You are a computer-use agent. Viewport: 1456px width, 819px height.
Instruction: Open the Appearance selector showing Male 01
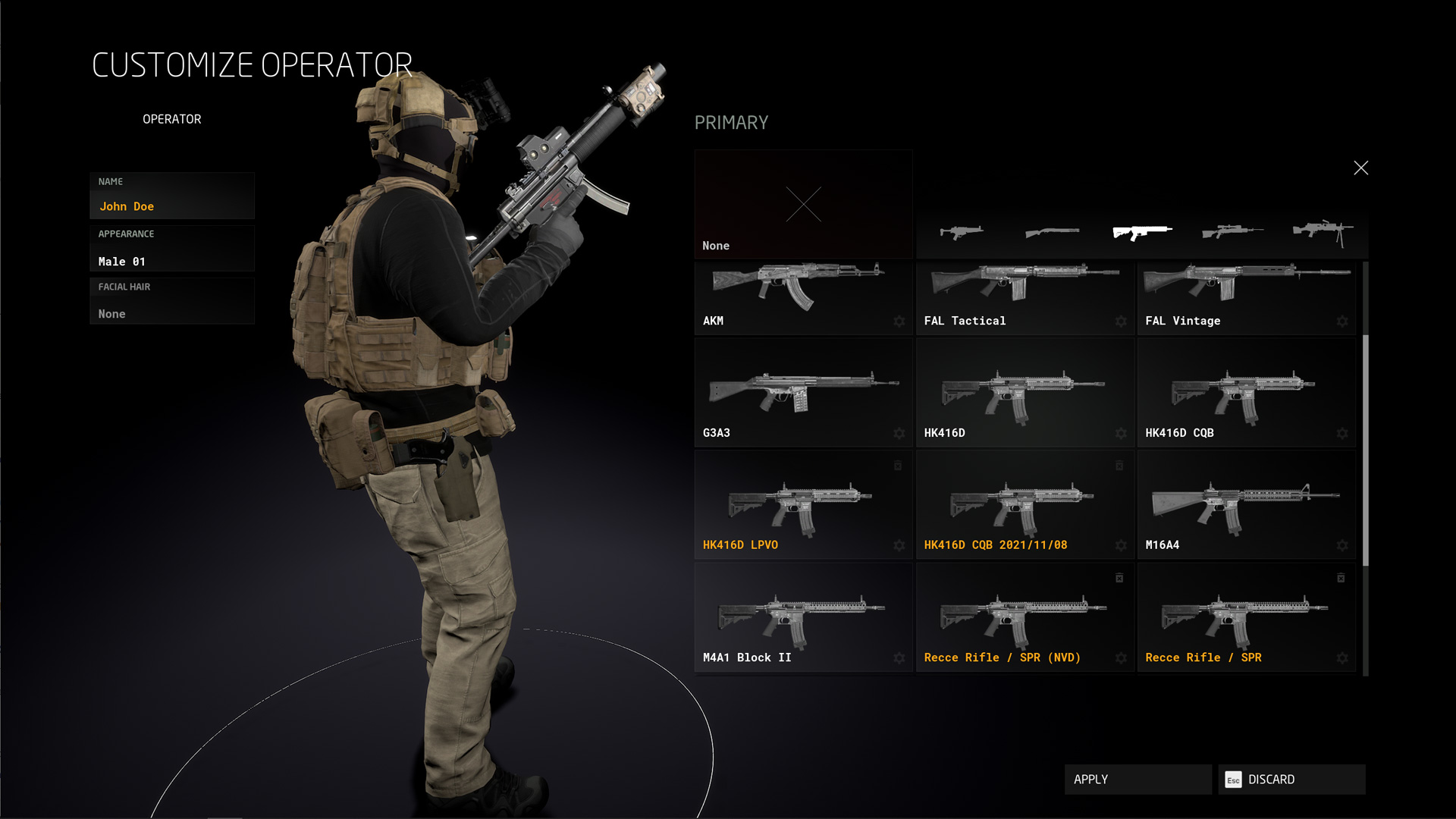pos(172,249)
